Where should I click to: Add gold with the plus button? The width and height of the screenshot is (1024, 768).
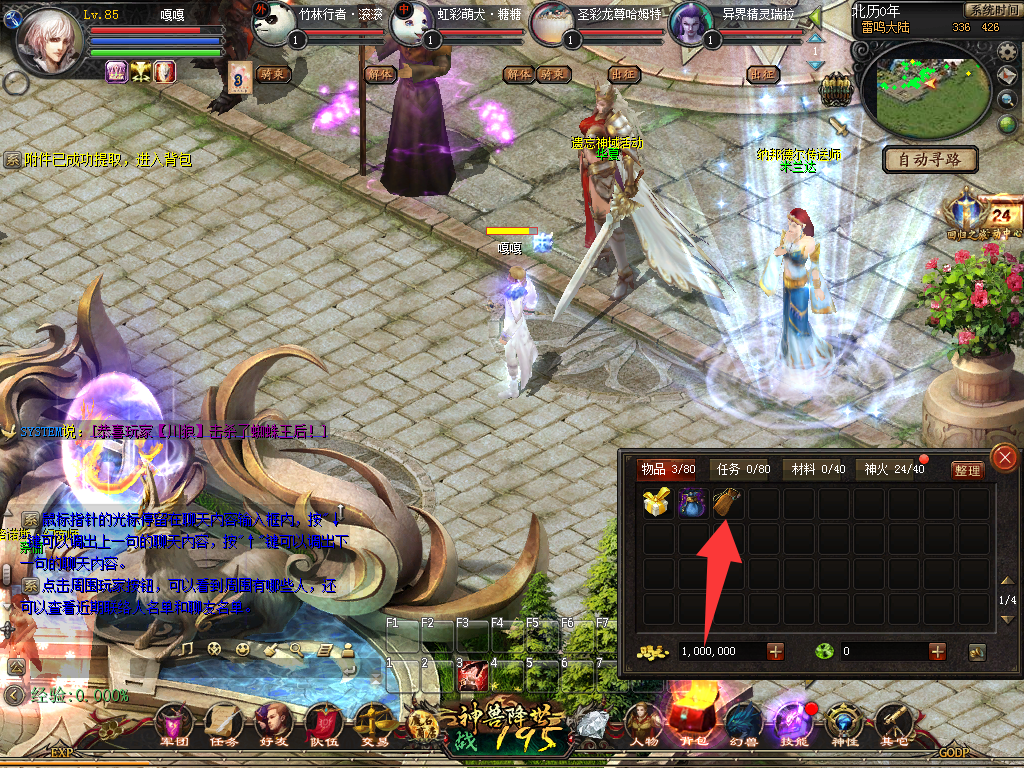pos(776,651)
